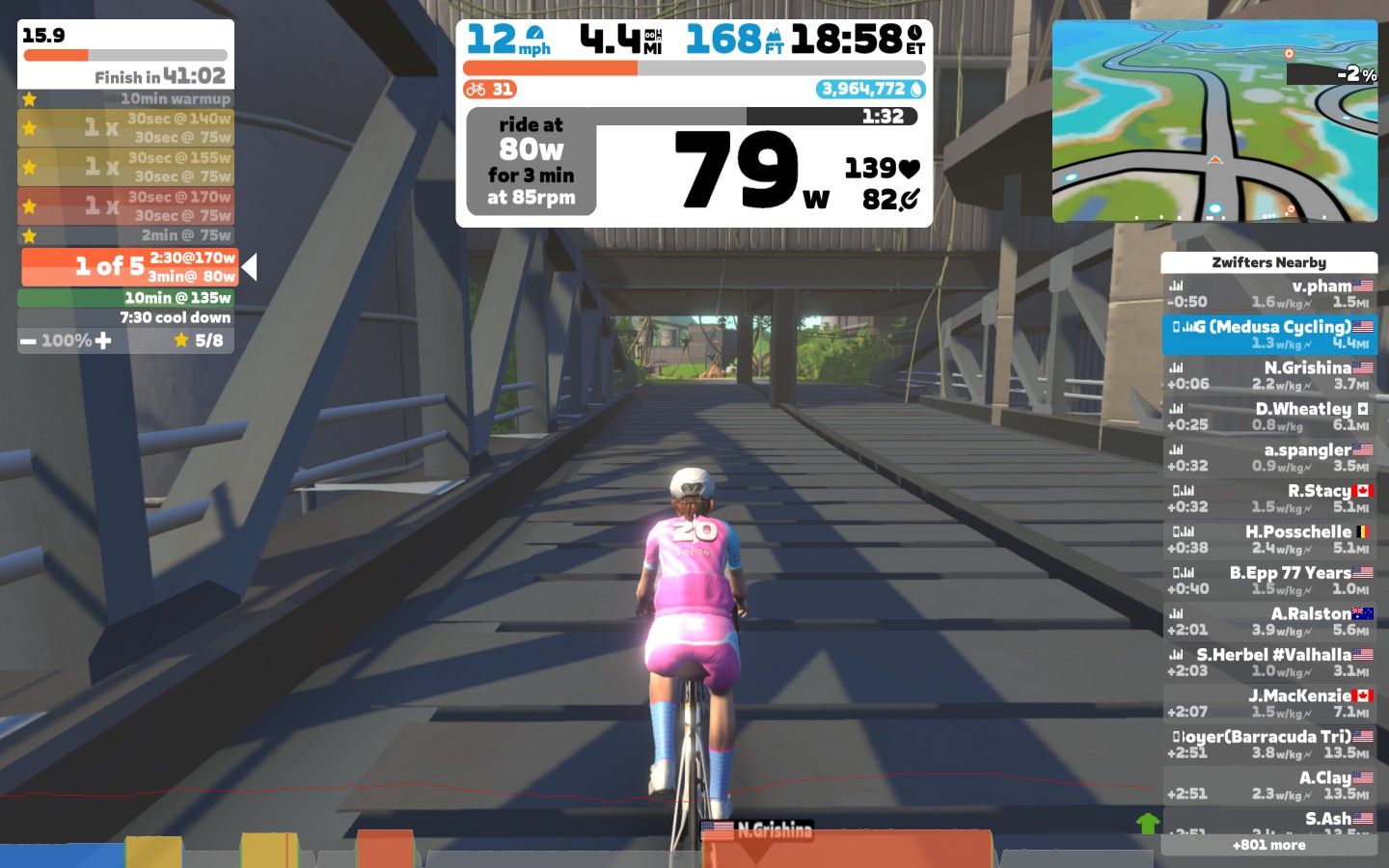Click the signal bars icon beside v.pham
Viewport: 1389px width, 868px height.
pyautogui.click(x=1177, y=285)
